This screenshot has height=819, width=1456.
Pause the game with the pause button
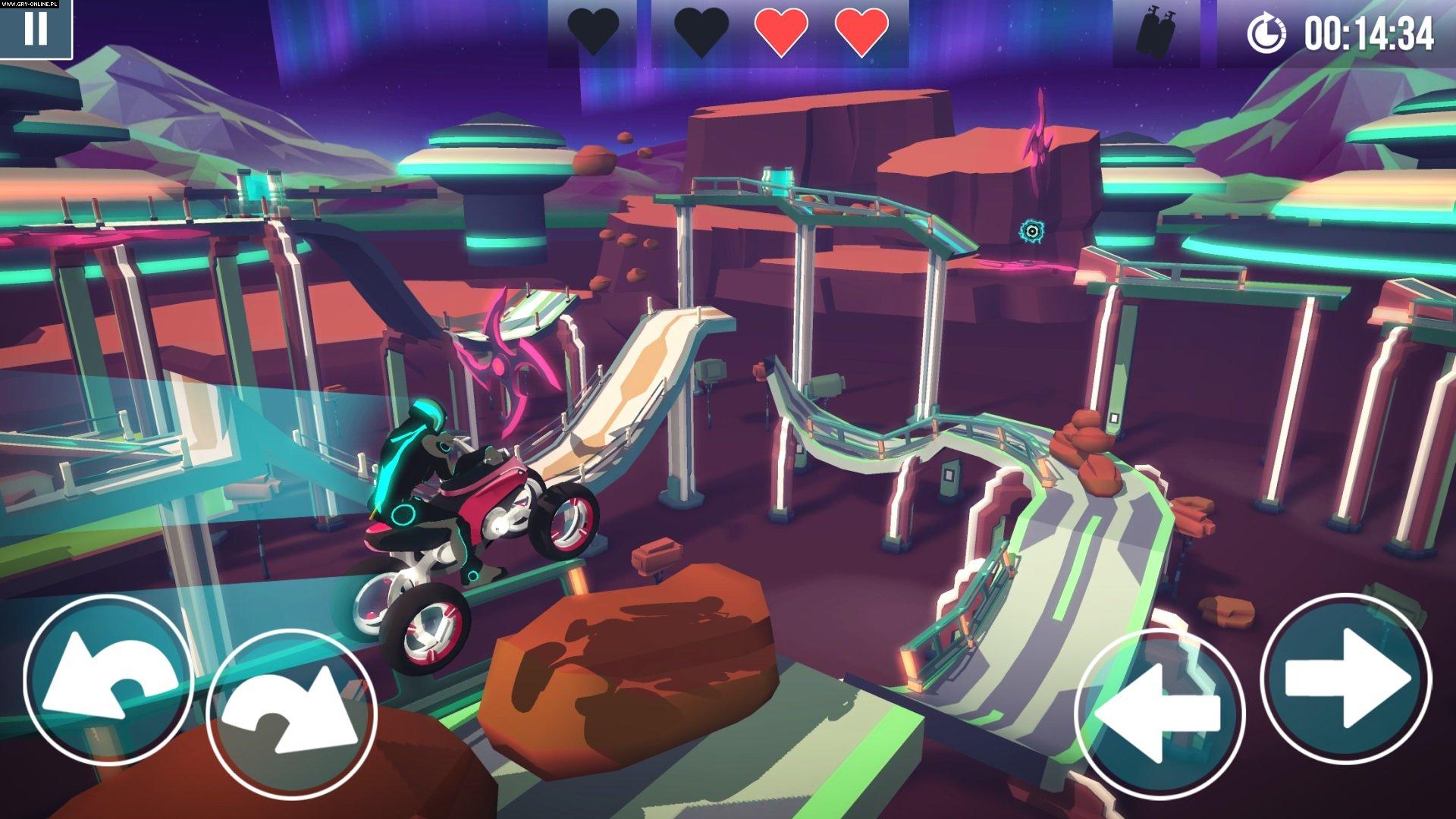35,28
